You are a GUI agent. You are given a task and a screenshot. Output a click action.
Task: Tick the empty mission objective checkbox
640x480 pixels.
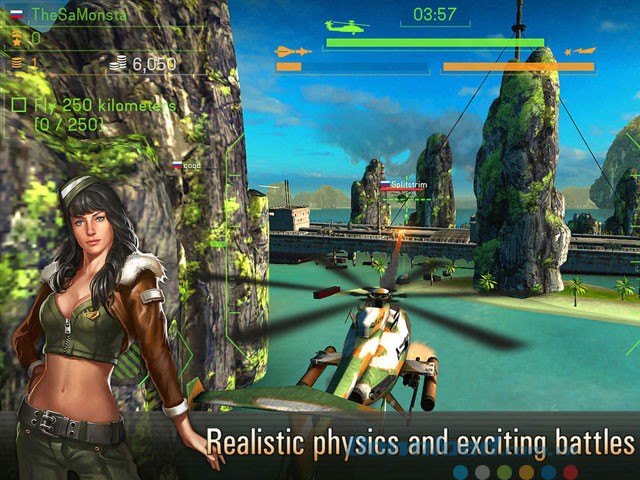[18, 105]
